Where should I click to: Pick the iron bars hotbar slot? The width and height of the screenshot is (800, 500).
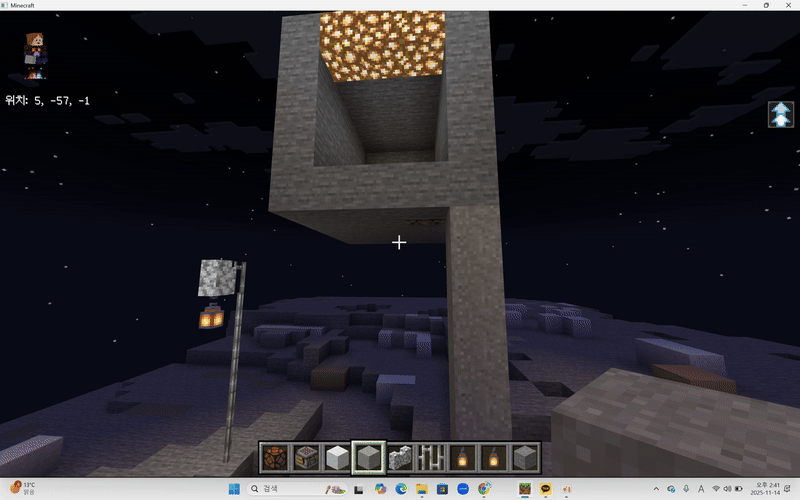point(431,457)
